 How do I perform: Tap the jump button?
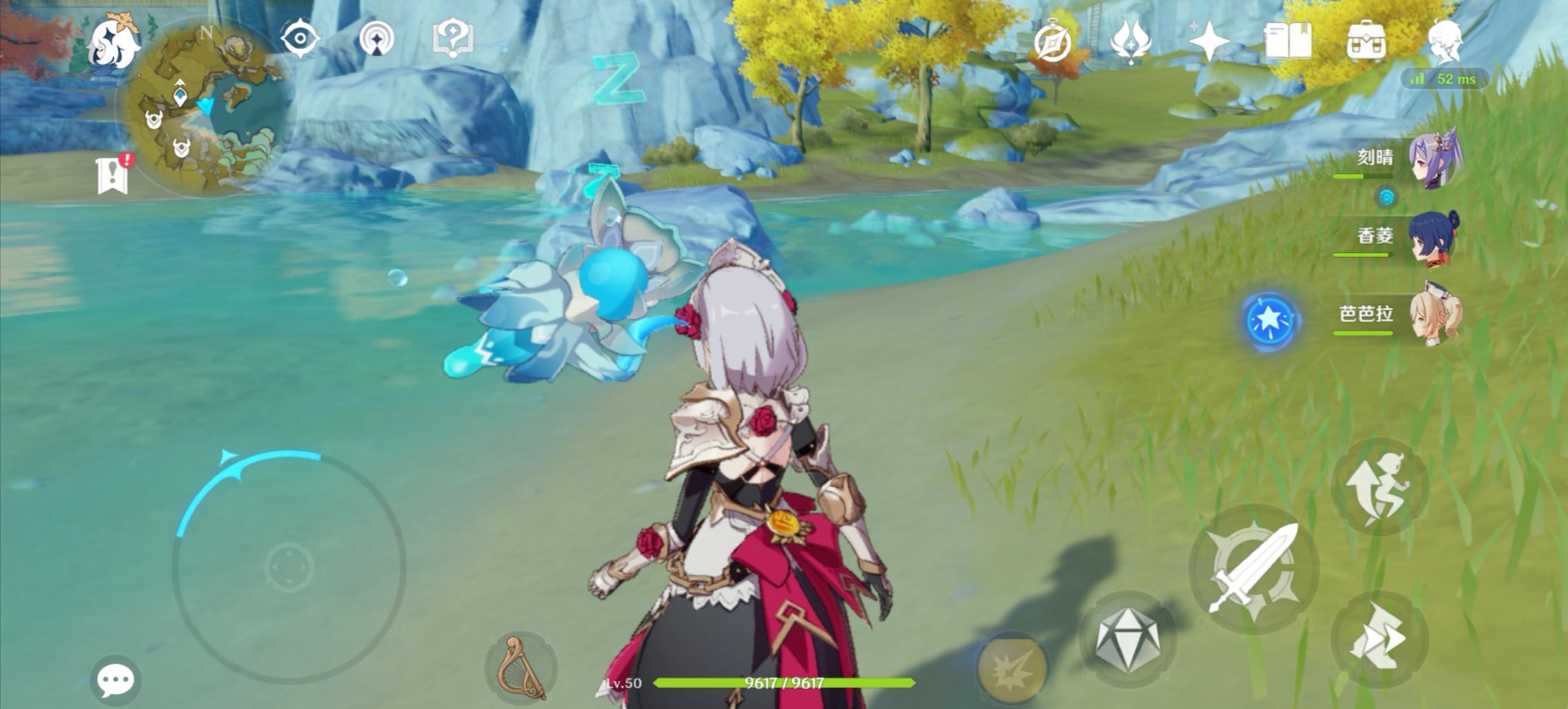(x=1379, y=486)
